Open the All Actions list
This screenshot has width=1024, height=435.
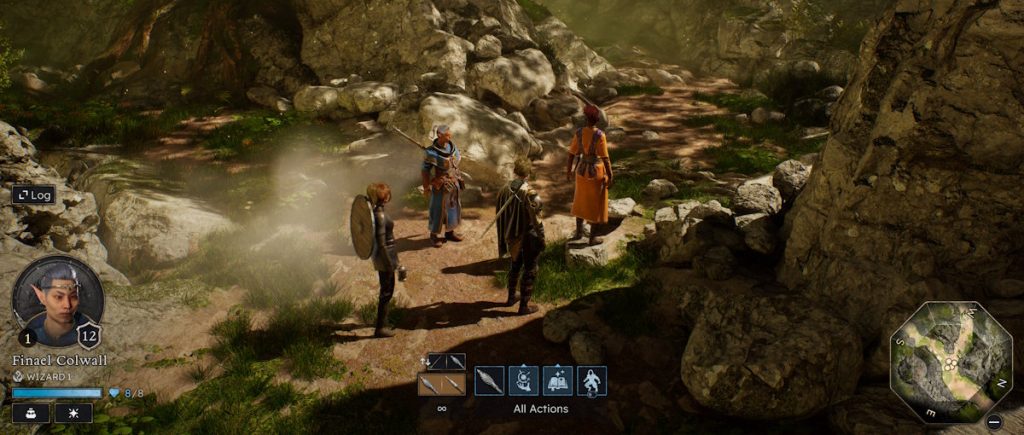pyautogui.click(x=540, y=408)
